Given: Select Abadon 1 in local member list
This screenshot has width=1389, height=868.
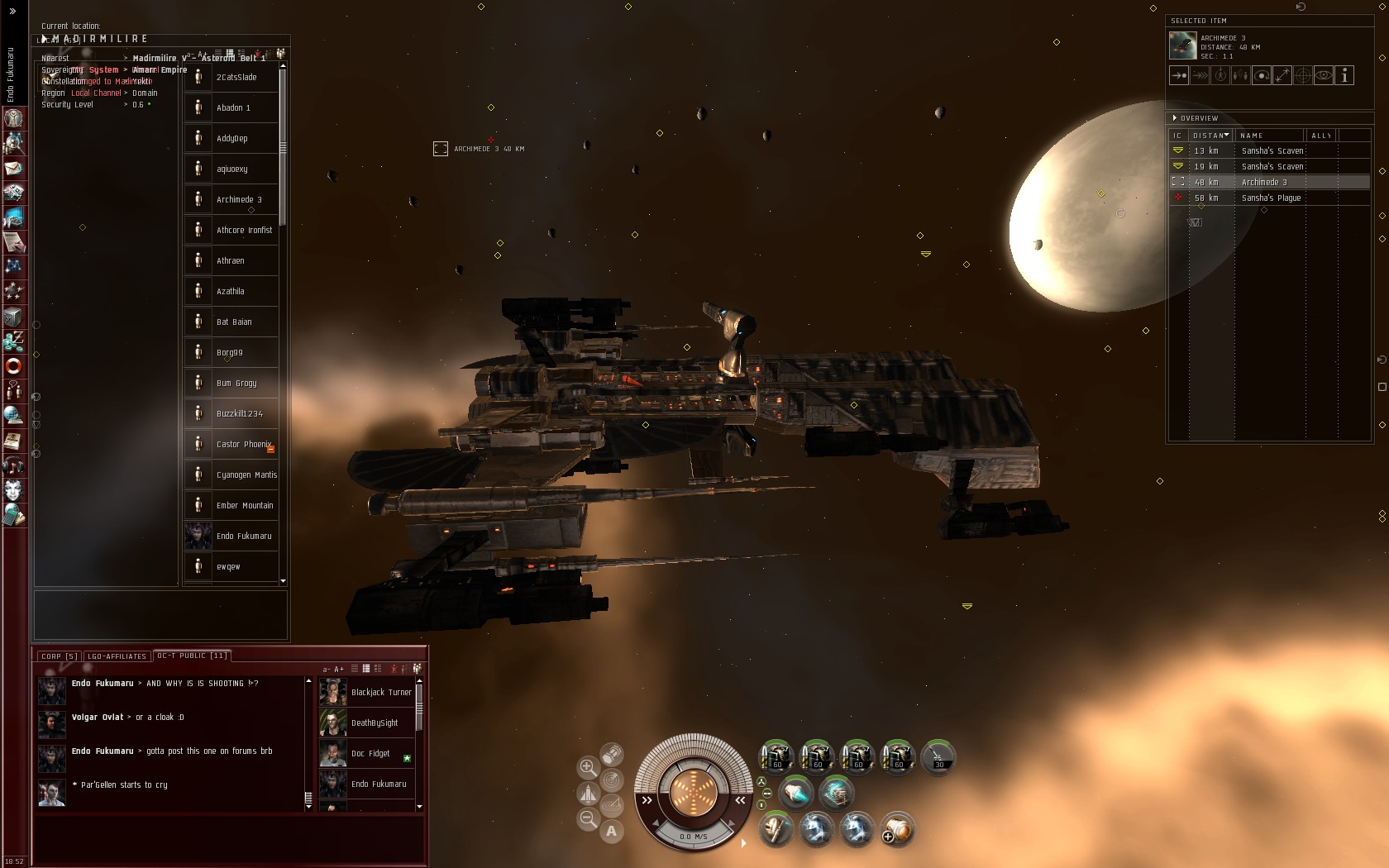Looking at the screenshot, I should click(233, 107).
